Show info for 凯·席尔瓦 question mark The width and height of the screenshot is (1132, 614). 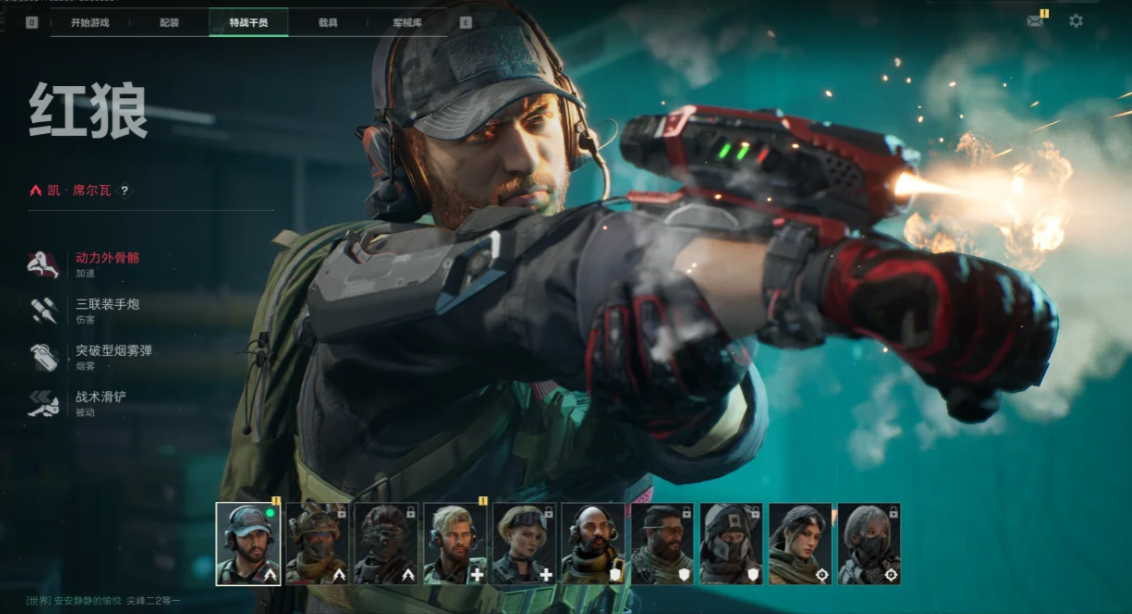[125, 190]
